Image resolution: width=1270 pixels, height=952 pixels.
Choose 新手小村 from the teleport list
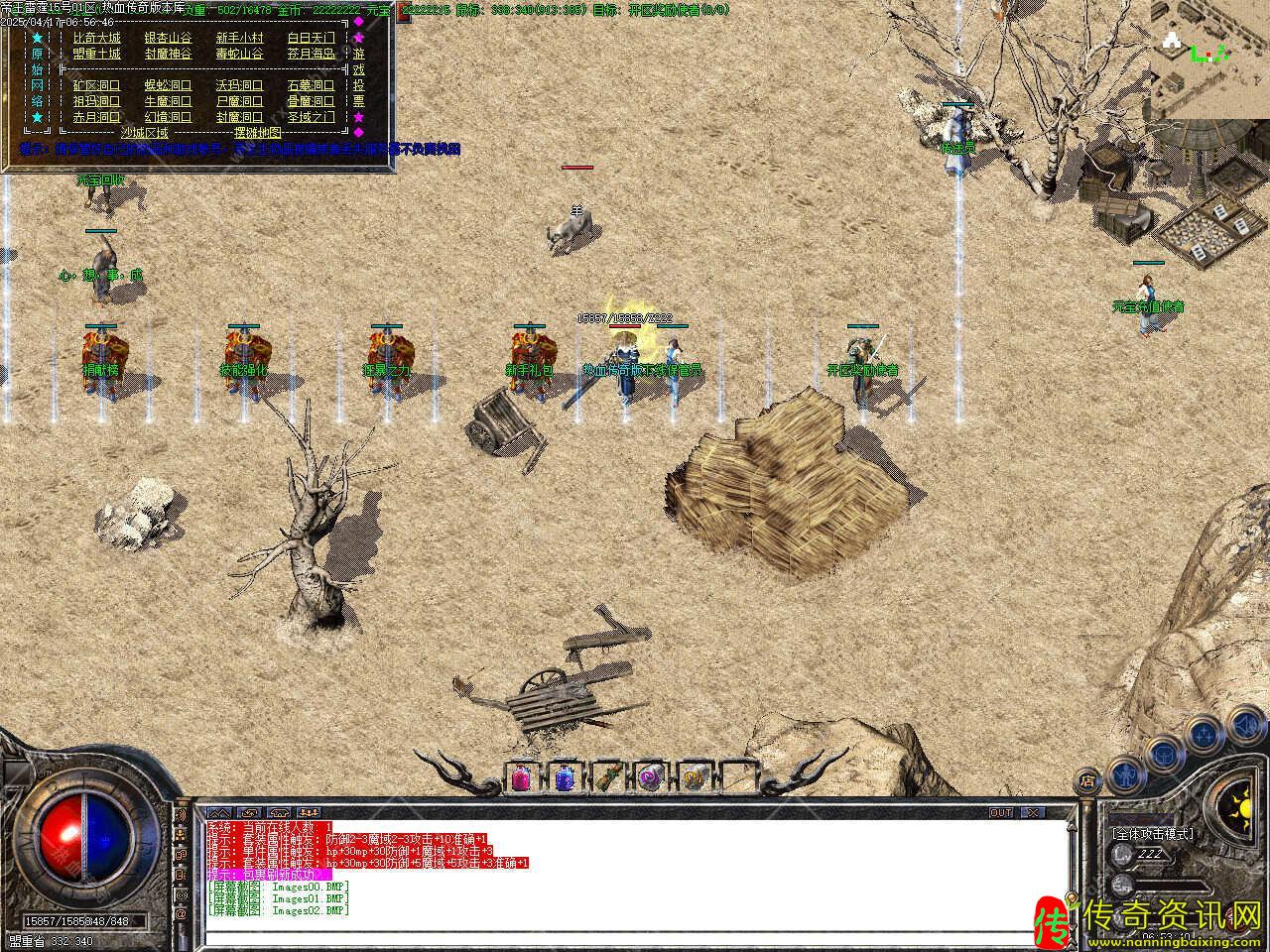(240, 38)
